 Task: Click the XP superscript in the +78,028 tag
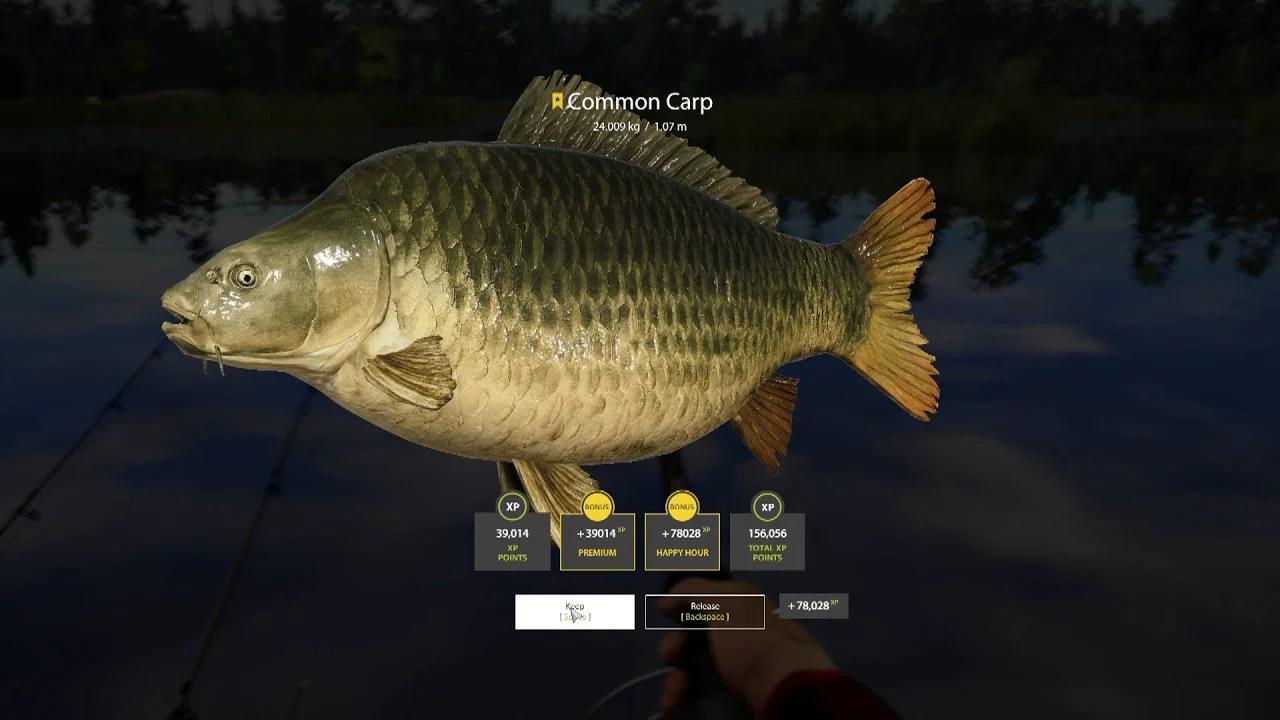[x=834, y=602]
